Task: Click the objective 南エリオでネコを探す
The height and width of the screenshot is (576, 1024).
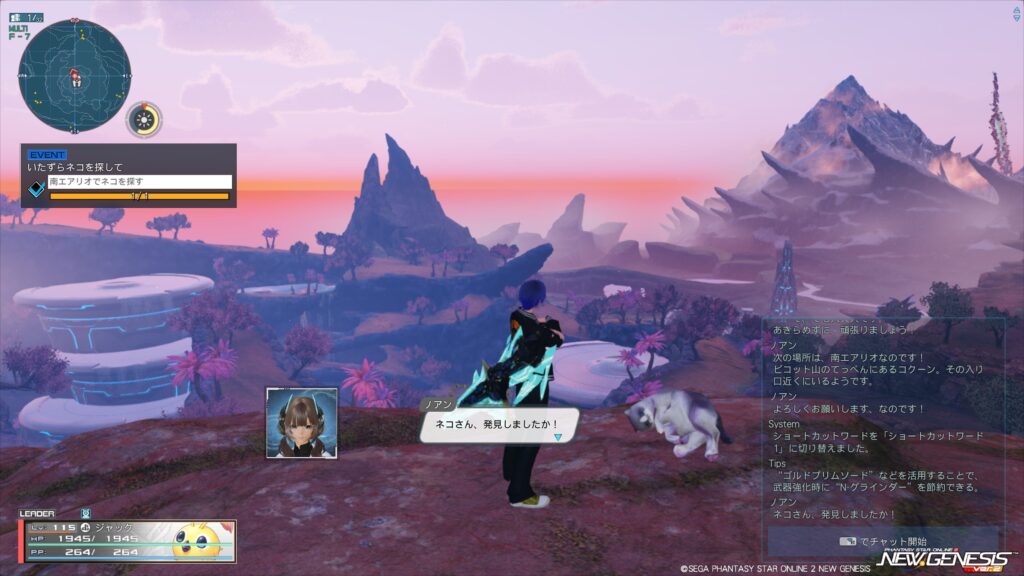Action: [139, 182]
